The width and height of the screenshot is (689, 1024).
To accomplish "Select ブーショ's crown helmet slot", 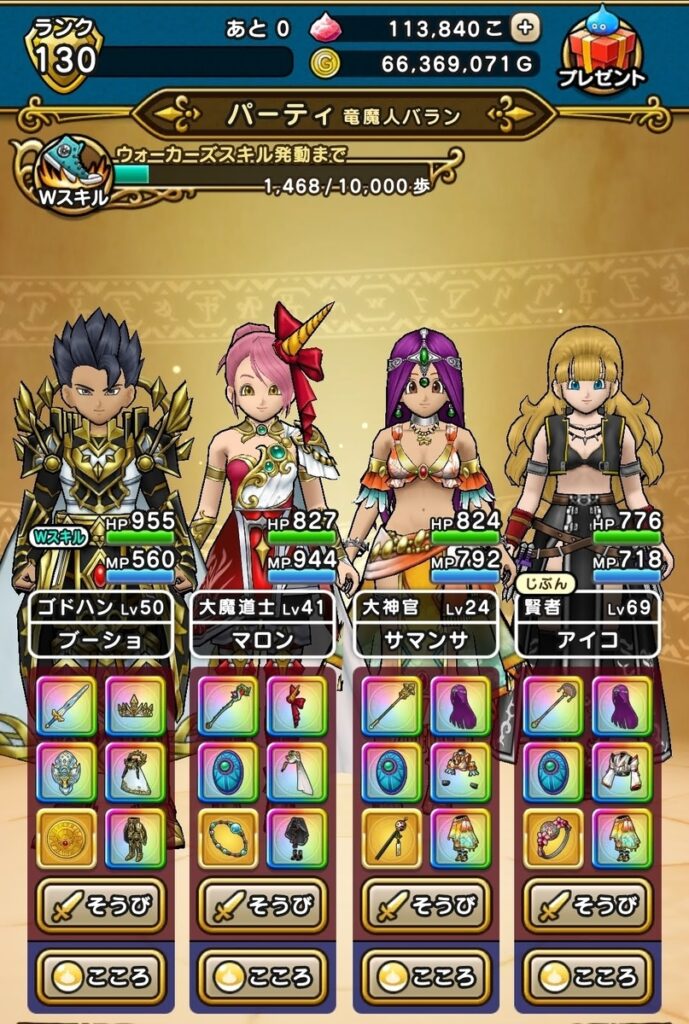I will [135, 706].
